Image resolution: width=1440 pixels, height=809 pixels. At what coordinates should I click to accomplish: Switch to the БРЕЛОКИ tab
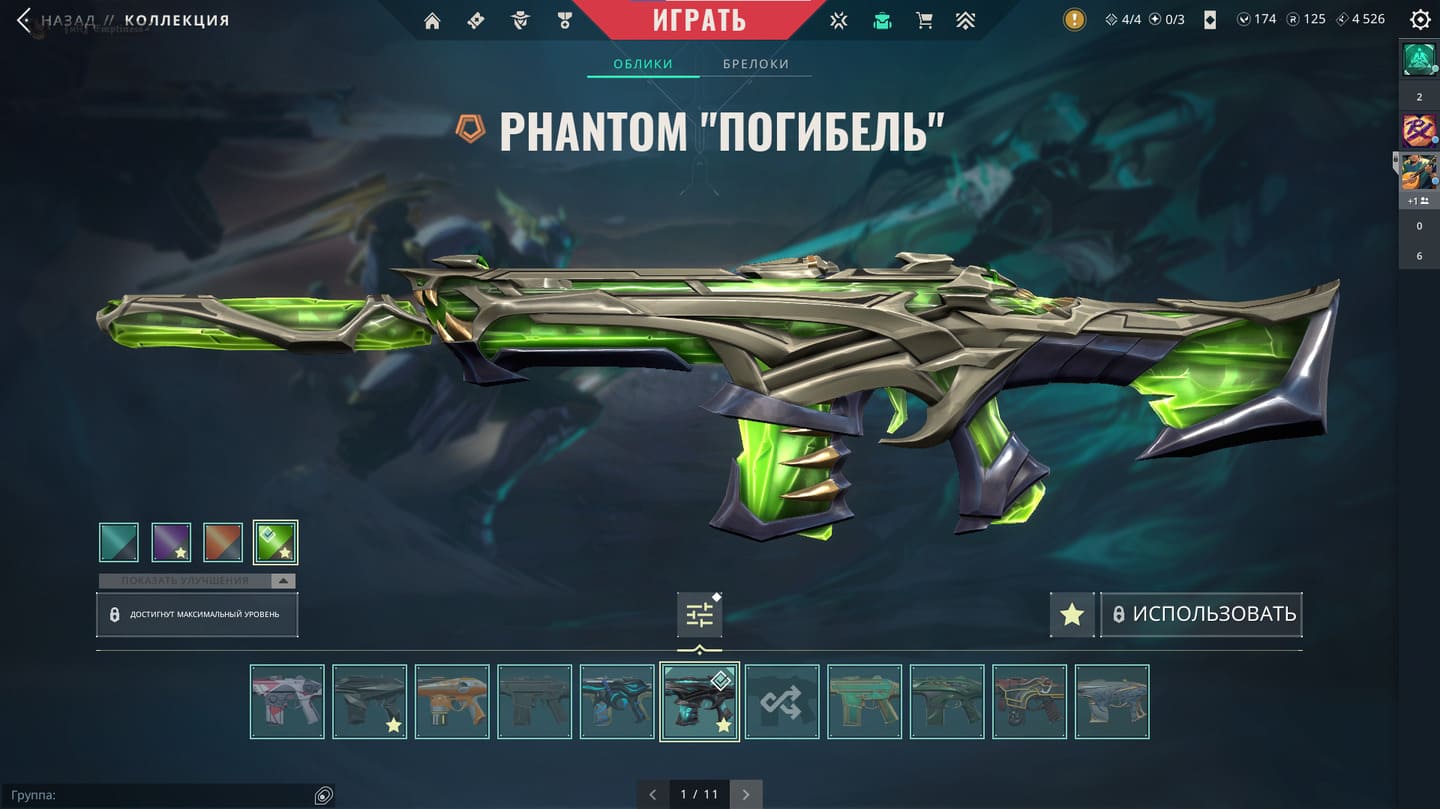[756, 64]
